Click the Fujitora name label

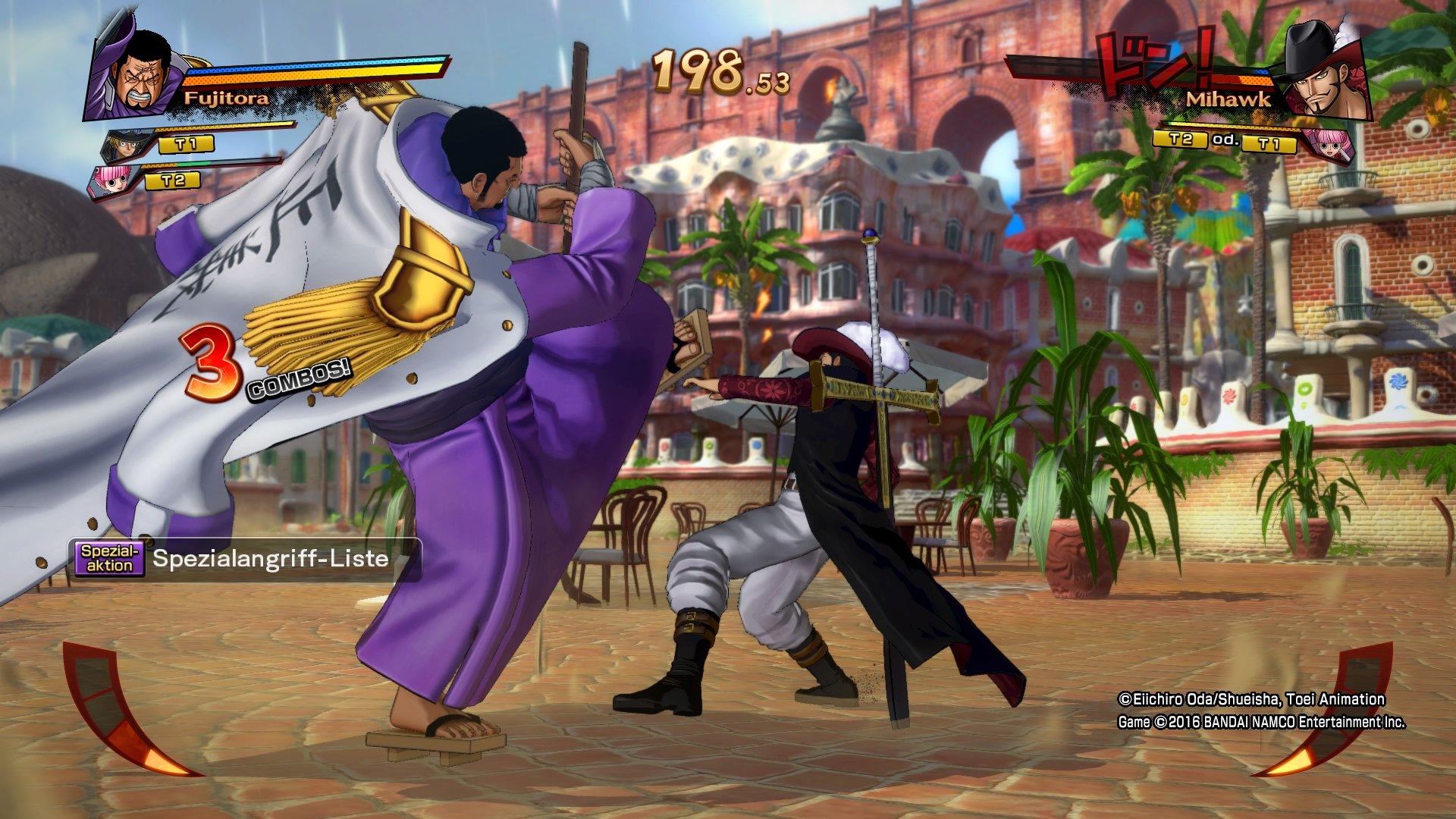(227, 98)
